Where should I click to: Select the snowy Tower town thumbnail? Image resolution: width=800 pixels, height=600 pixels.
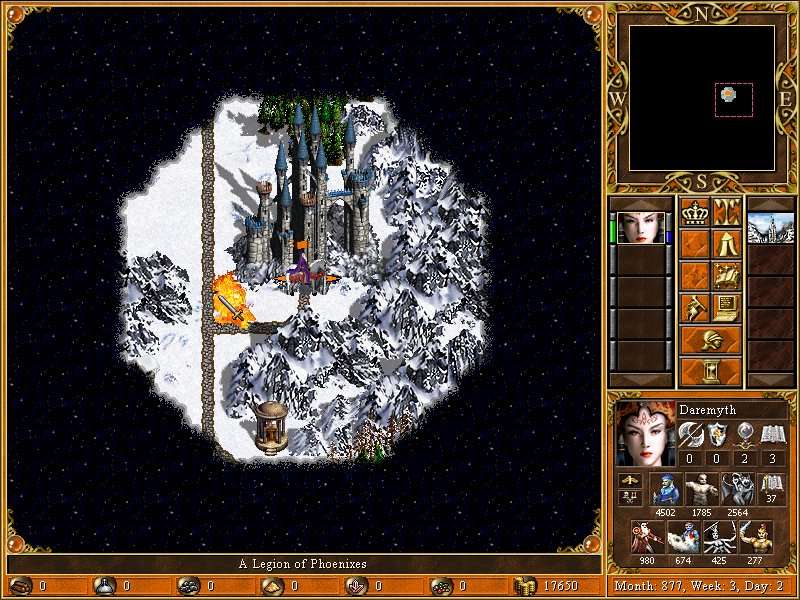pyautogui.click(x=770, y=228)
